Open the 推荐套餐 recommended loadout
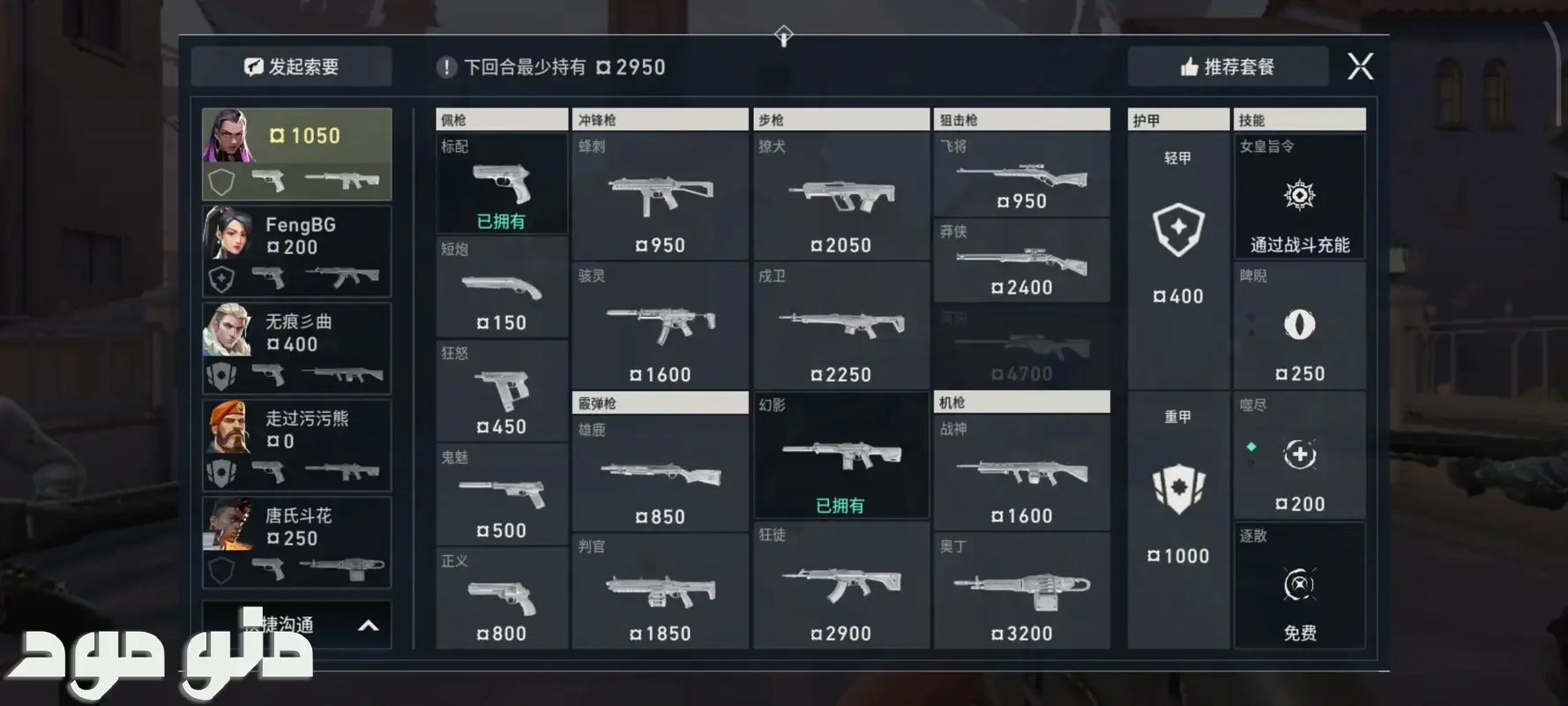This screenshot has width=1568, height=706. pyautogui.click(x=1228, y=67)
